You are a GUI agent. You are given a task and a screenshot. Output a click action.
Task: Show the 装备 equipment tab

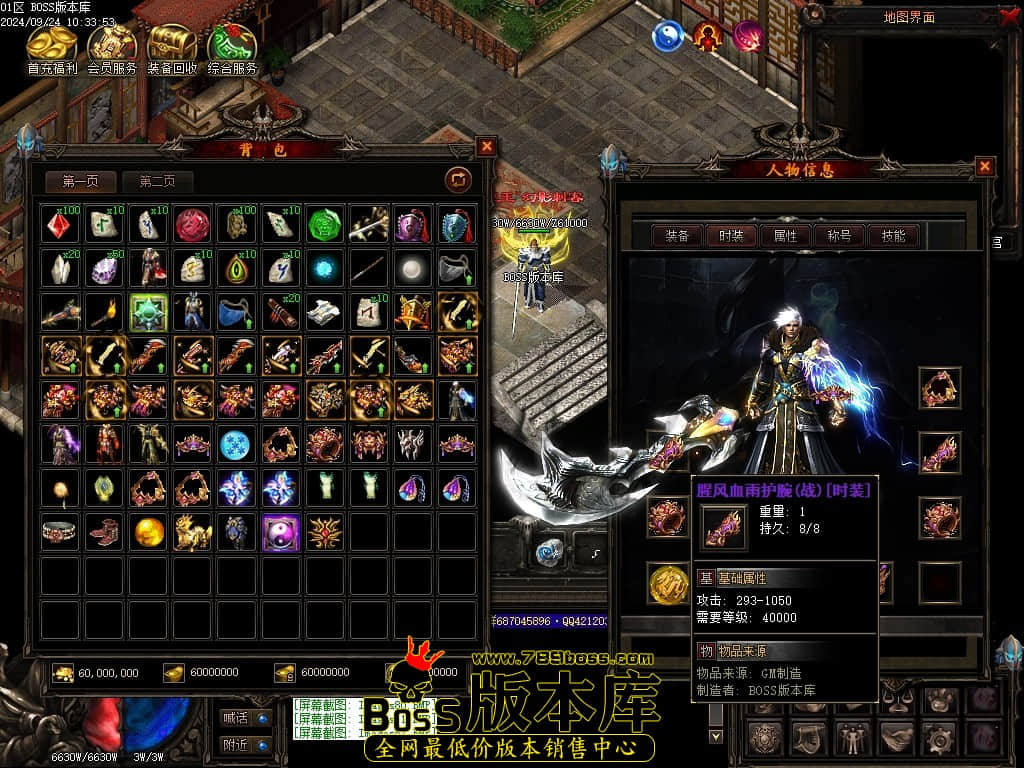click(677, 236)
